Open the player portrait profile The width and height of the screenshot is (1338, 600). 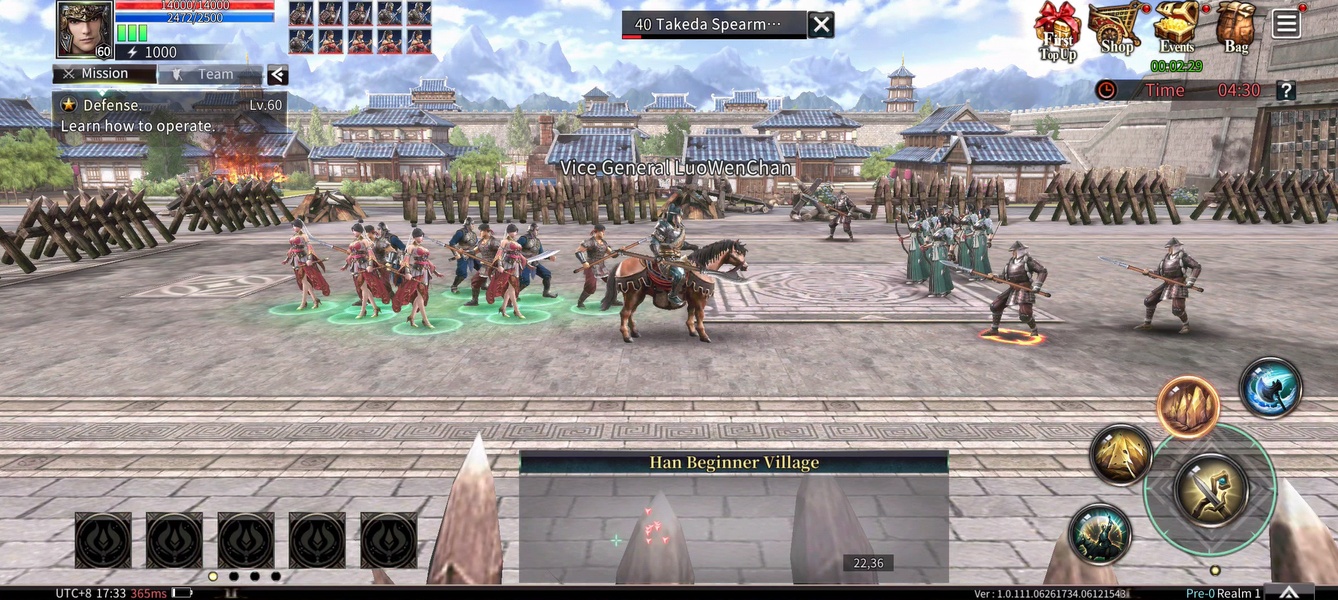(x=84, y=29)
